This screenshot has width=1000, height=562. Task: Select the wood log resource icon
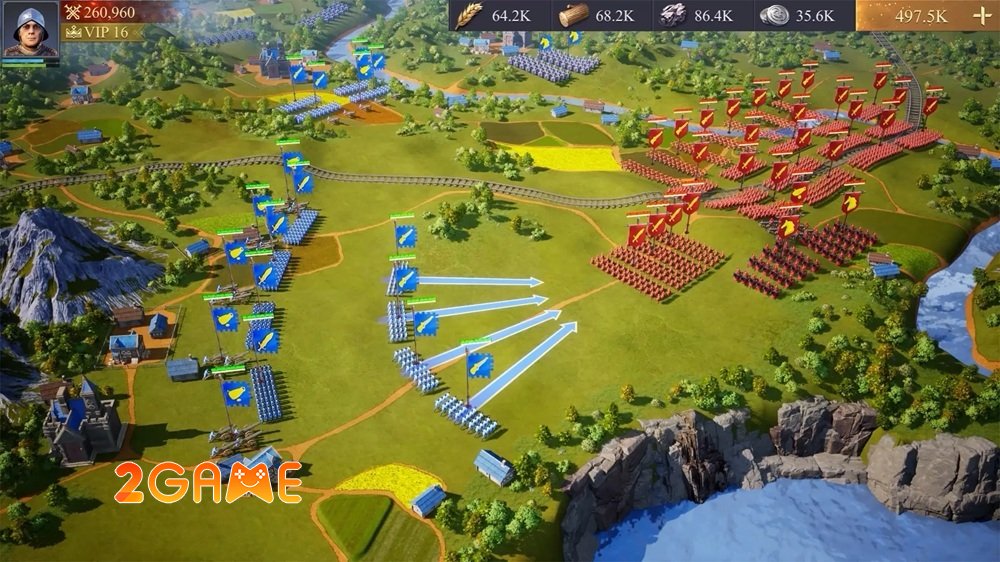pyautogui.click(x=573, y=15)
